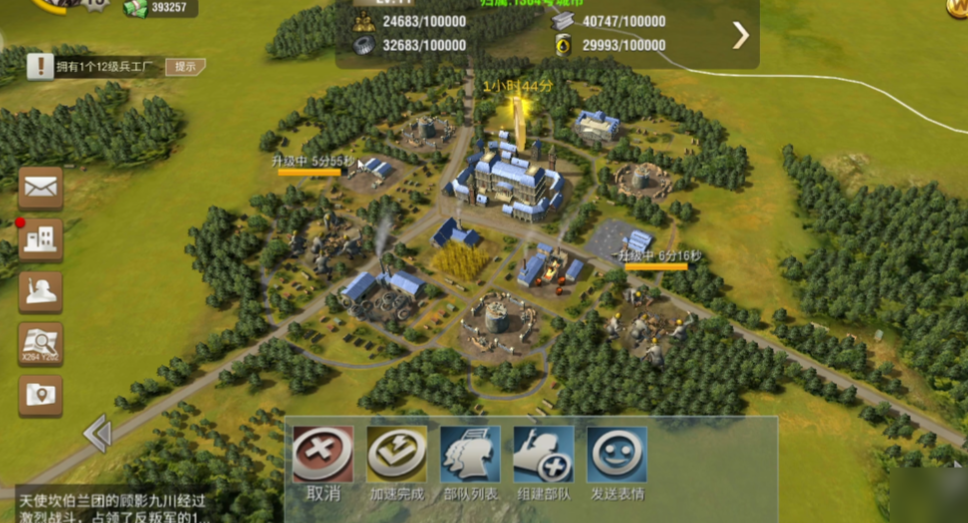Select the soldier commander icon
The width and height of the screenshot is (968, 523).
tap(41, 291)
